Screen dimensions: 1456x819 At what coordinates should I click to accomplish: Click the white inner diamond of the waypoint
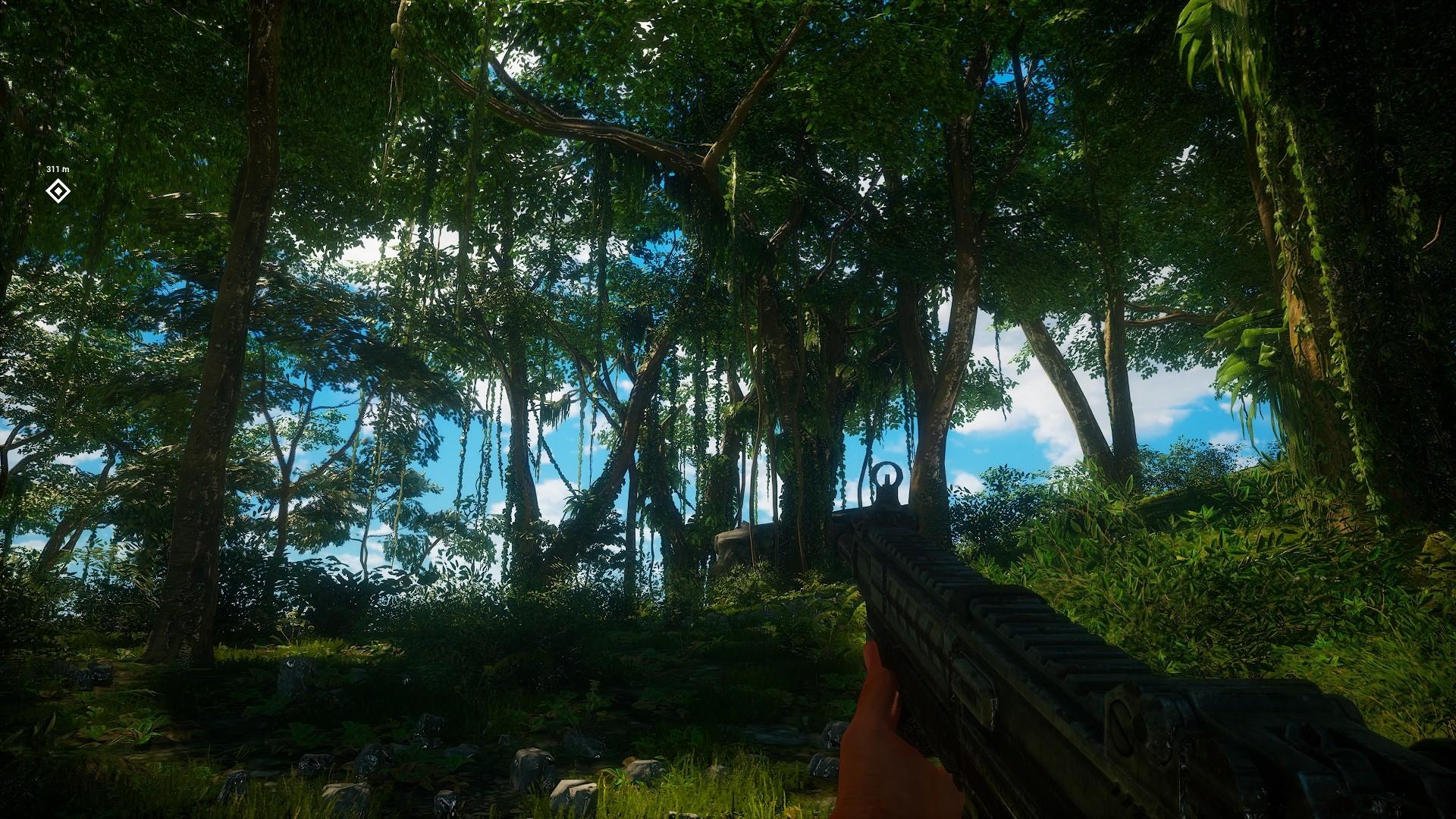(x=59, y=192)
